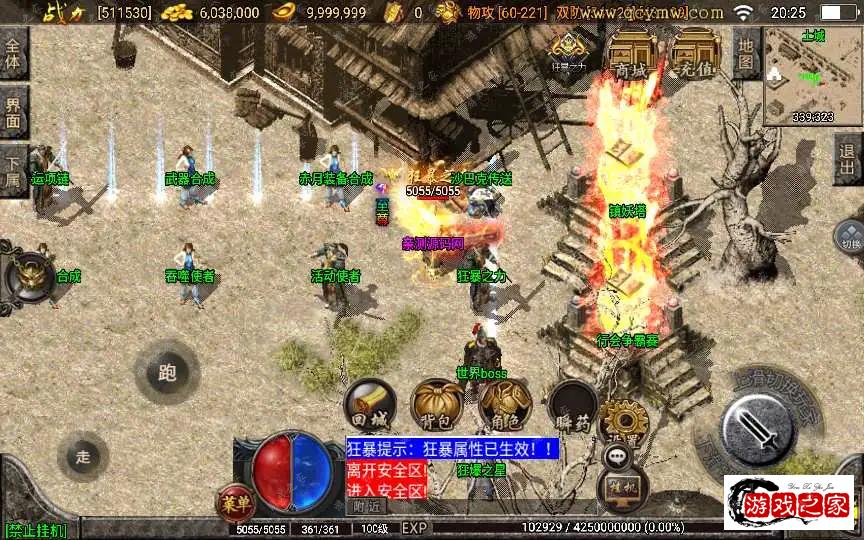Select the 界面 side tab

coord(13,111)
